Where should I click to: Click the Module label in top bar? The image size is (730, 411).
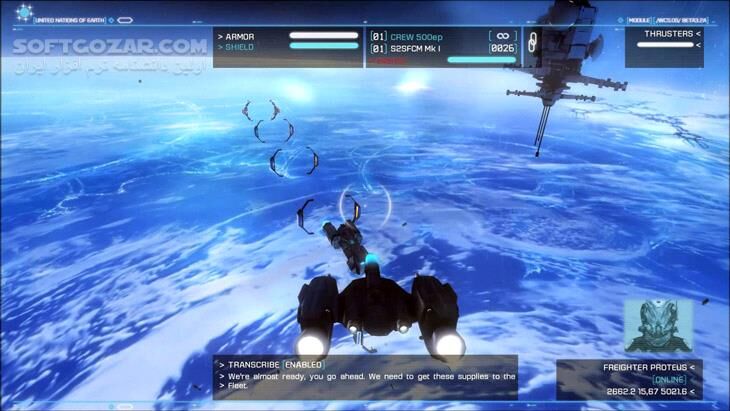tap(639, 20)
